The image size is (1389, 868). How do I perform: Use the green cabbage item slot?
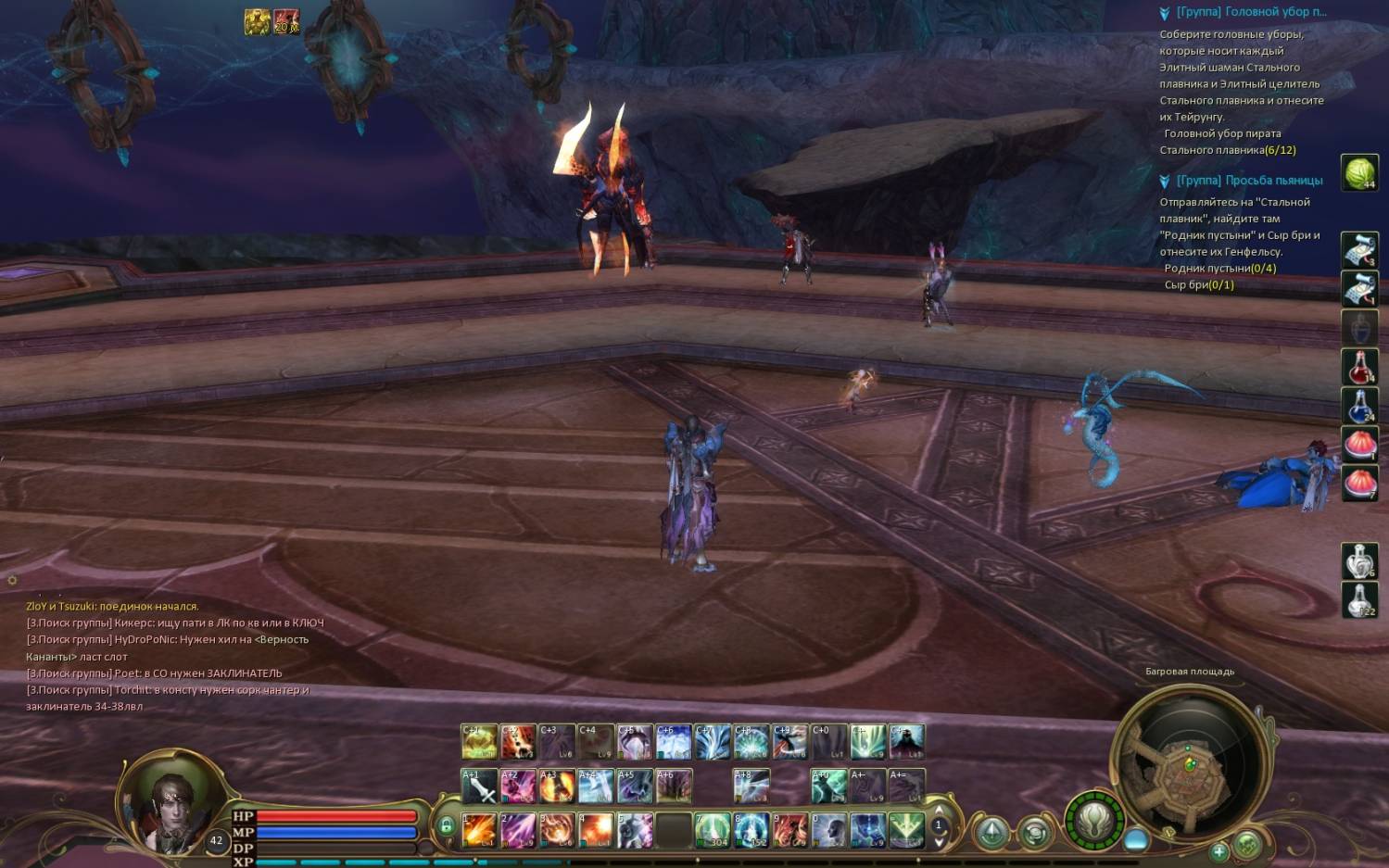[x=1359, y=172]
